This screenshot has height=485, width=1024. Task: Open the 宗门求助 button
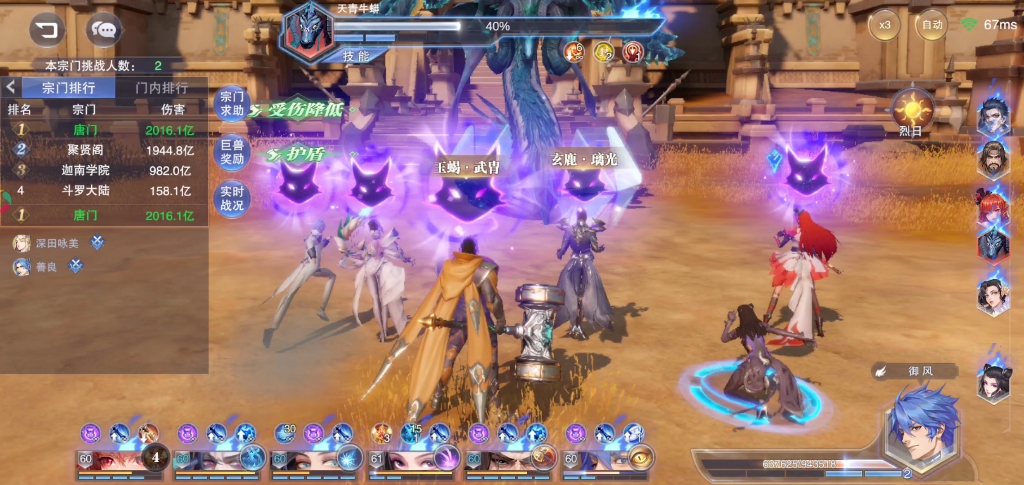click(x=232, y=103)
